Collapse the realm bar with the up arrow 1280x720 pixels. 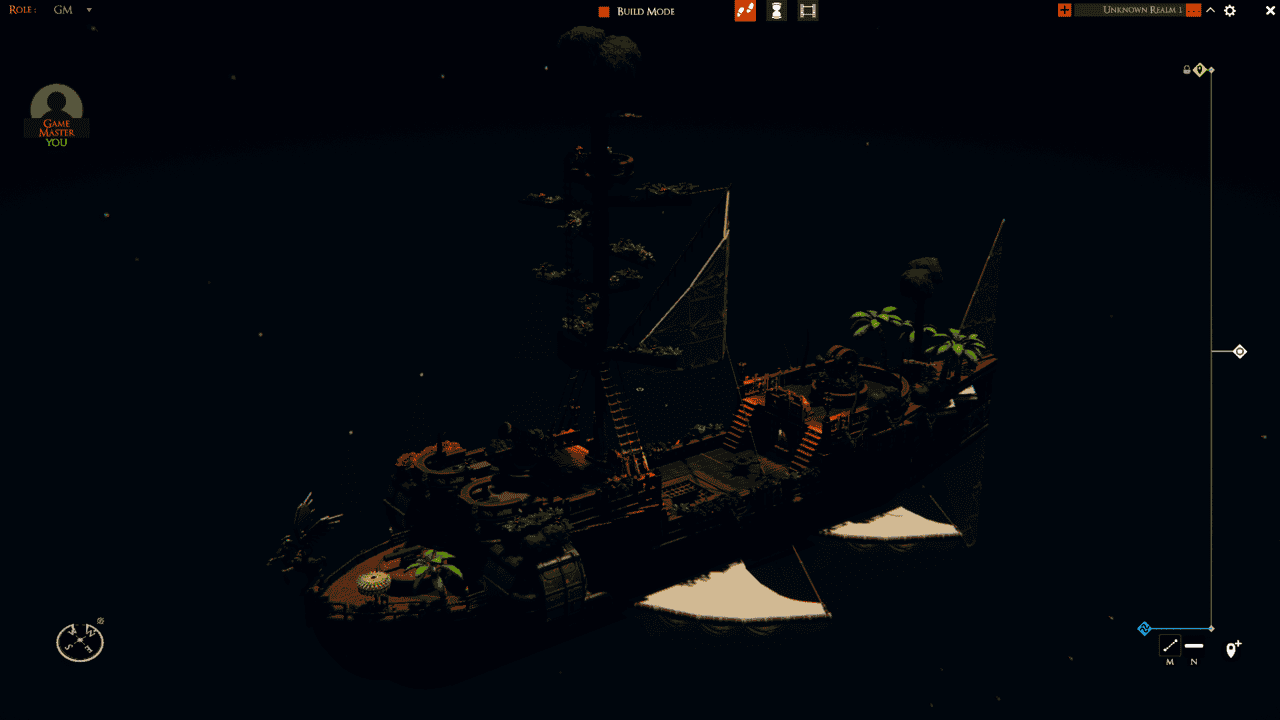pyautogui.click(x=1210, y=10)
